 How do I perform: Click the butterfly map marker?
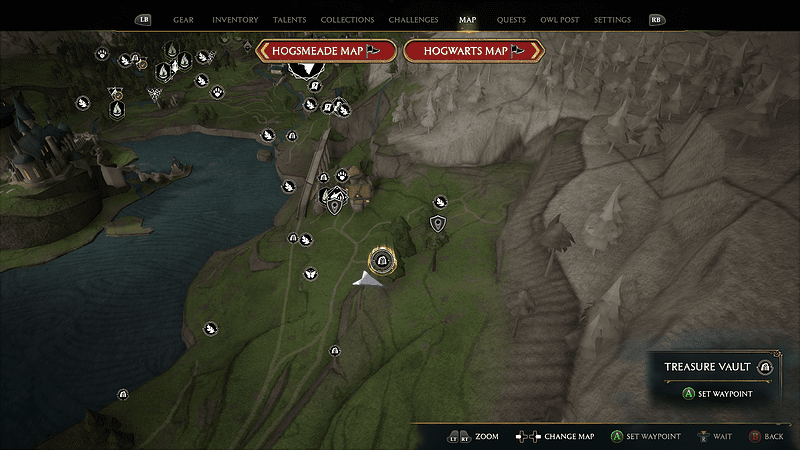click(310, 272)
